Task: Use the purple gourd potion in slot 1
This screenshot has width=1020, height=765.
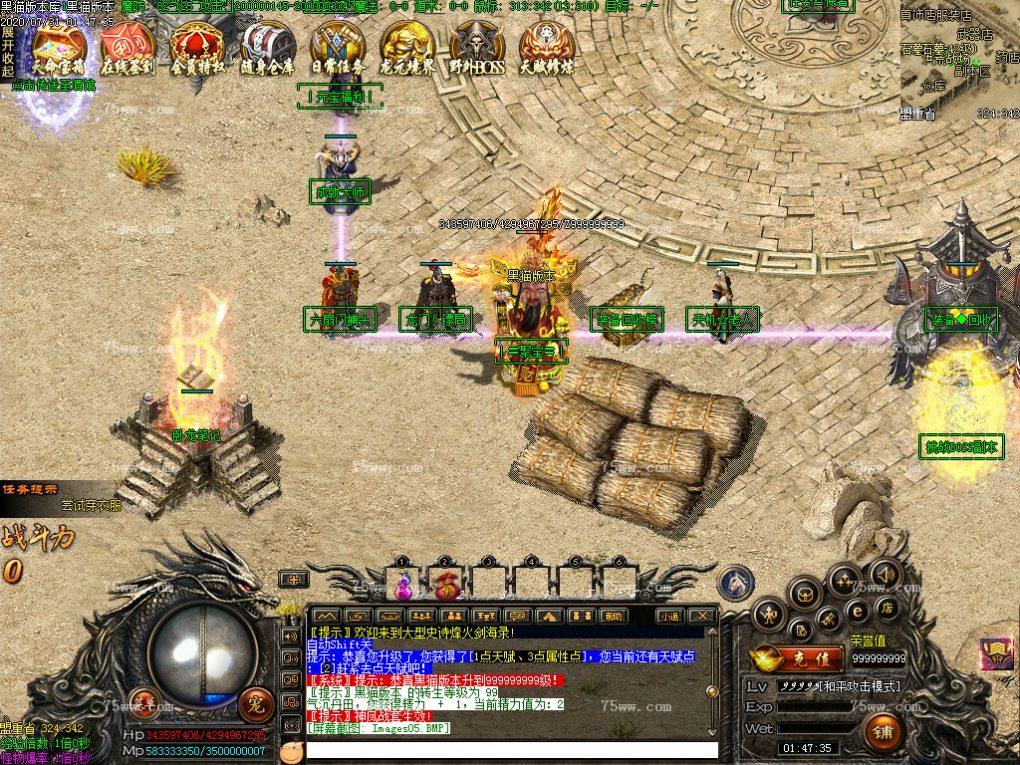Action: point(403,582)
